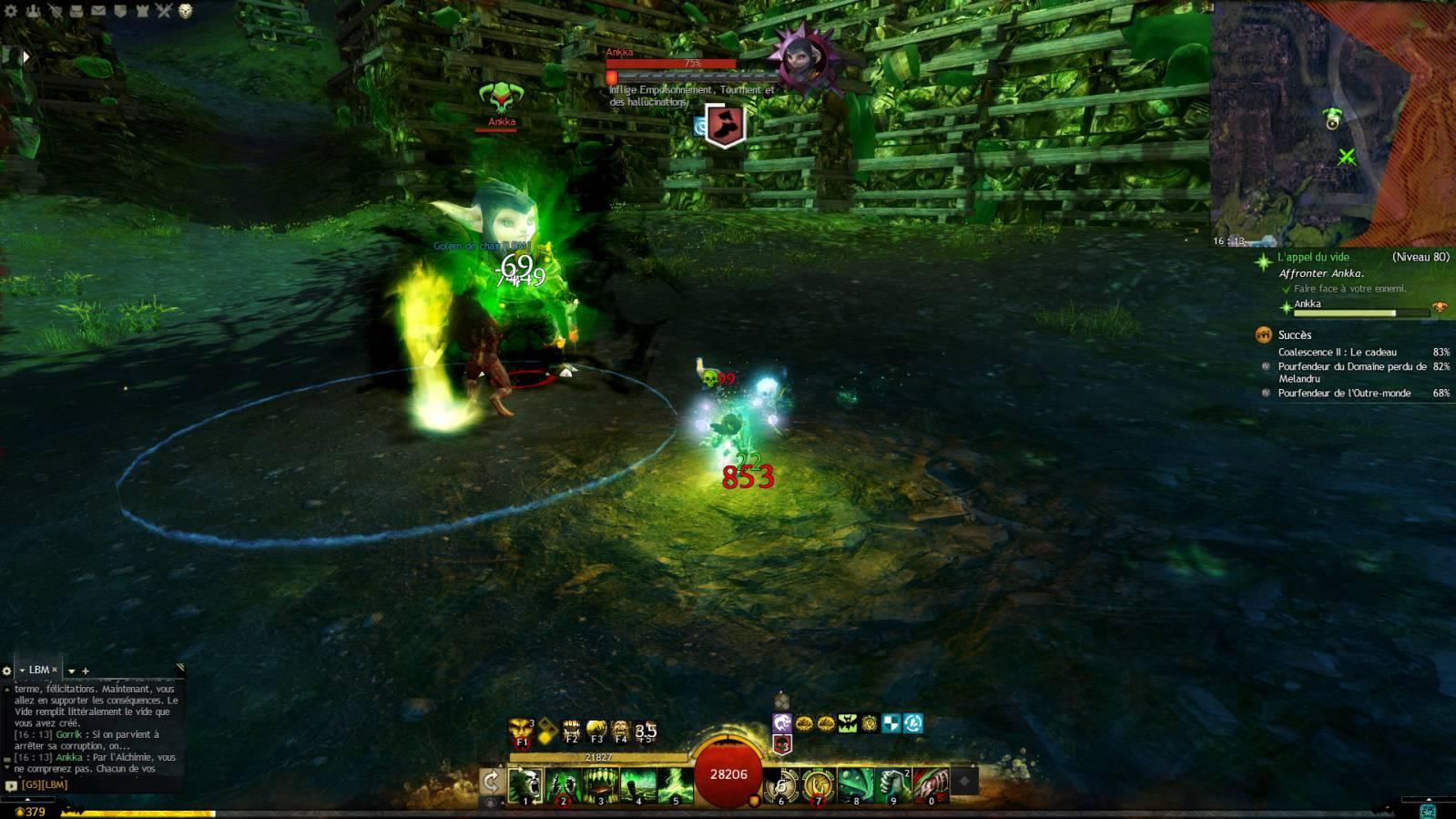Activate utility skill 8 green orb
This screenshot has height=819, width=1456.
856,784
